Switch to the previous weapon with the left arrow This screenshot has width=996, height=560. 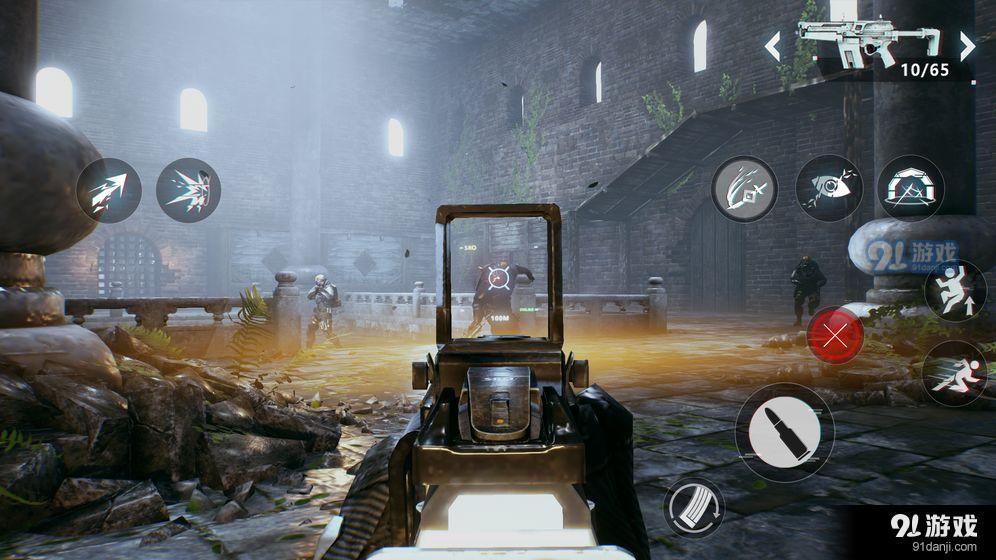(x=773, y=46)
